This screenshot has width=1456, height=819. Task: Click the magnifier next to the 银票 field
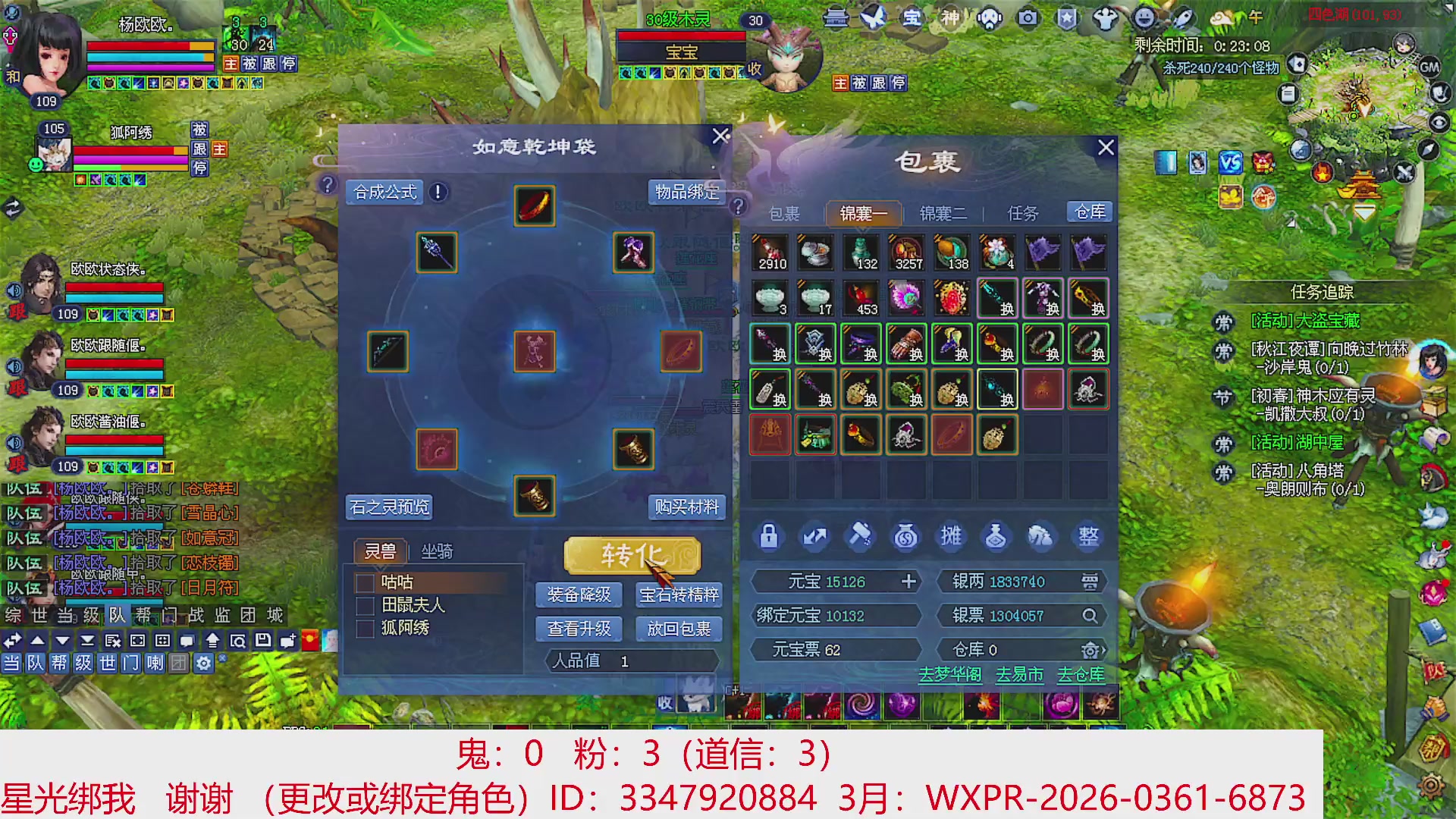point(1090,616)
